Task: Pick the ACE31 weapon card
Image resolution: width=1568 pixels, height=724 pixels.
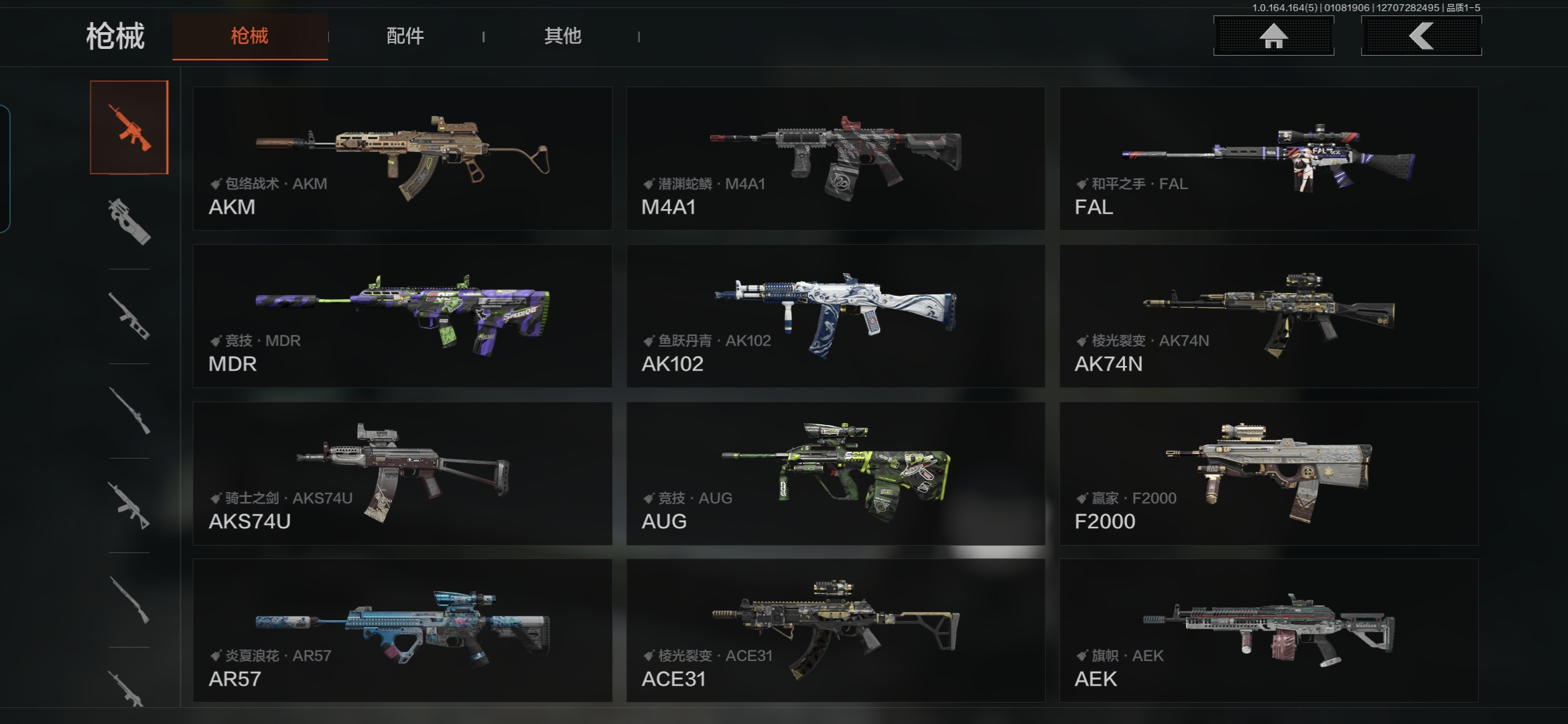Action: (x=836, y=630)
